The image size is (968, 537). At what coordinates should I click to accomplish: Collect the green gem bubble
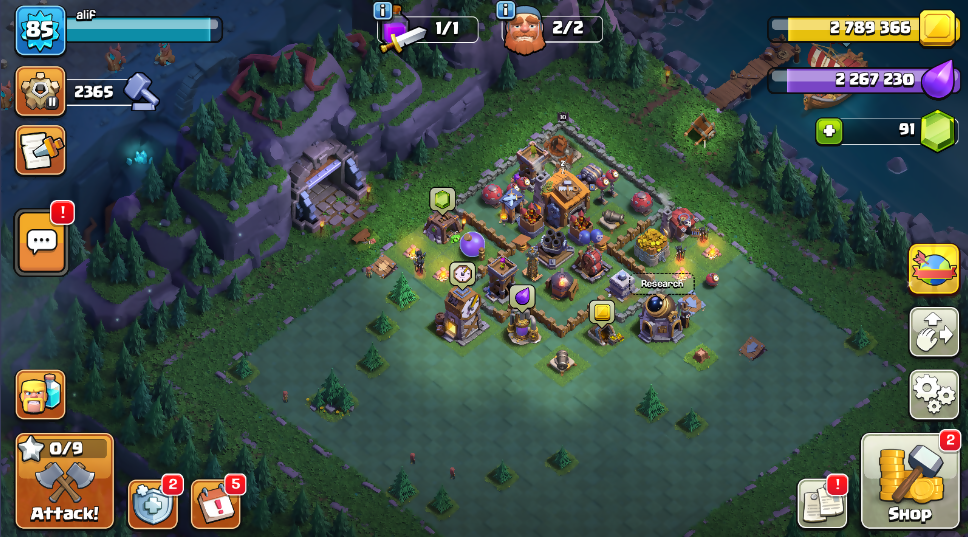[442, 199]
